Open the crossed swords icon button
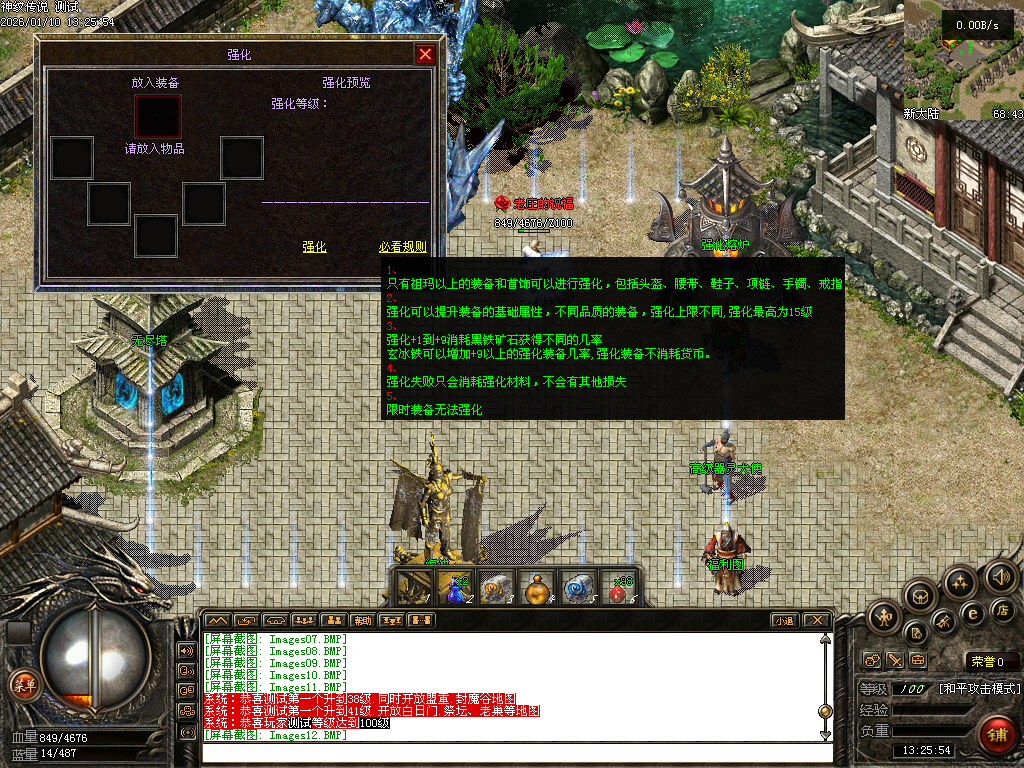 pos(895,660)
